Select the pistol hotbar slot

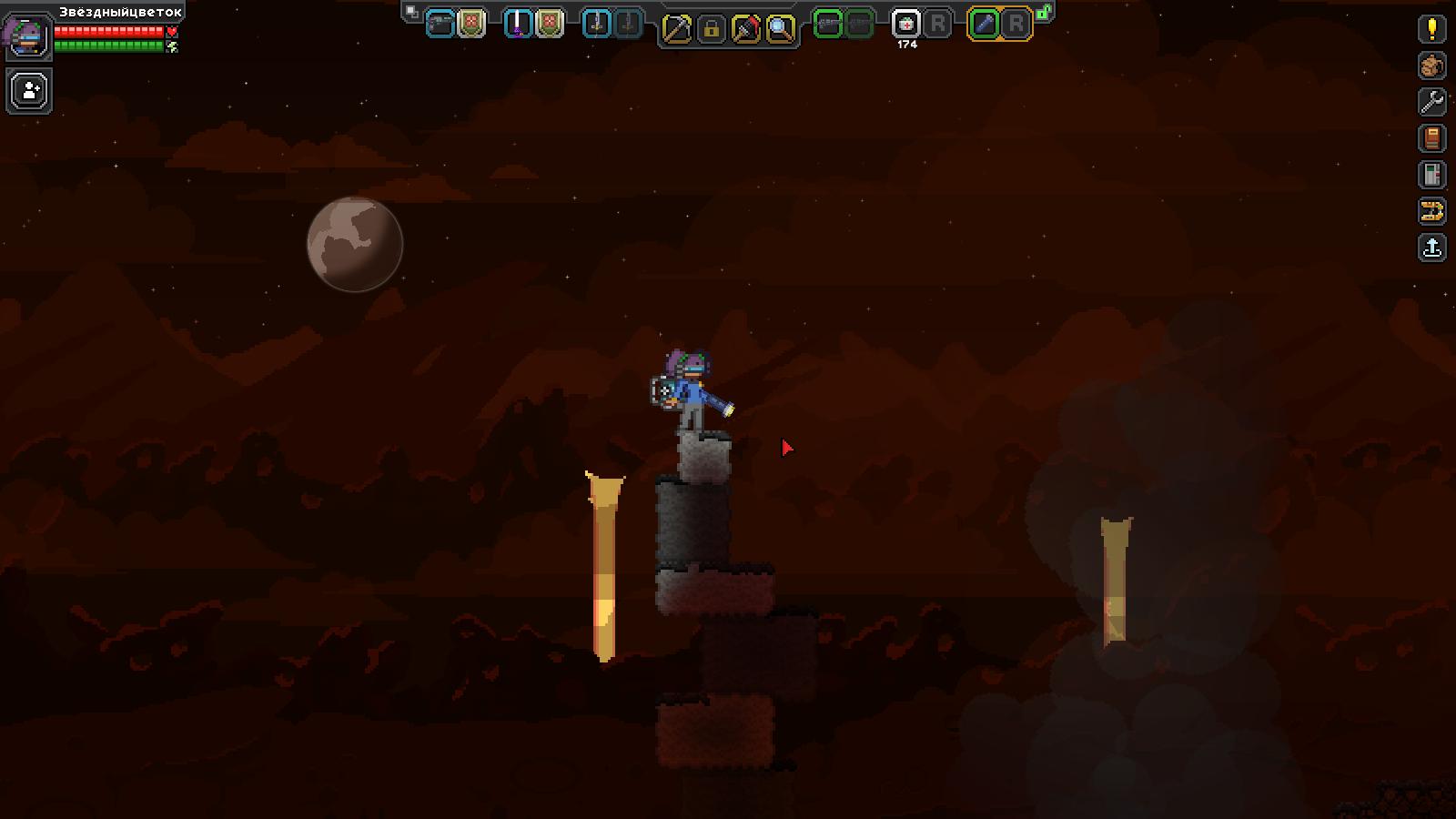(440, 25)
